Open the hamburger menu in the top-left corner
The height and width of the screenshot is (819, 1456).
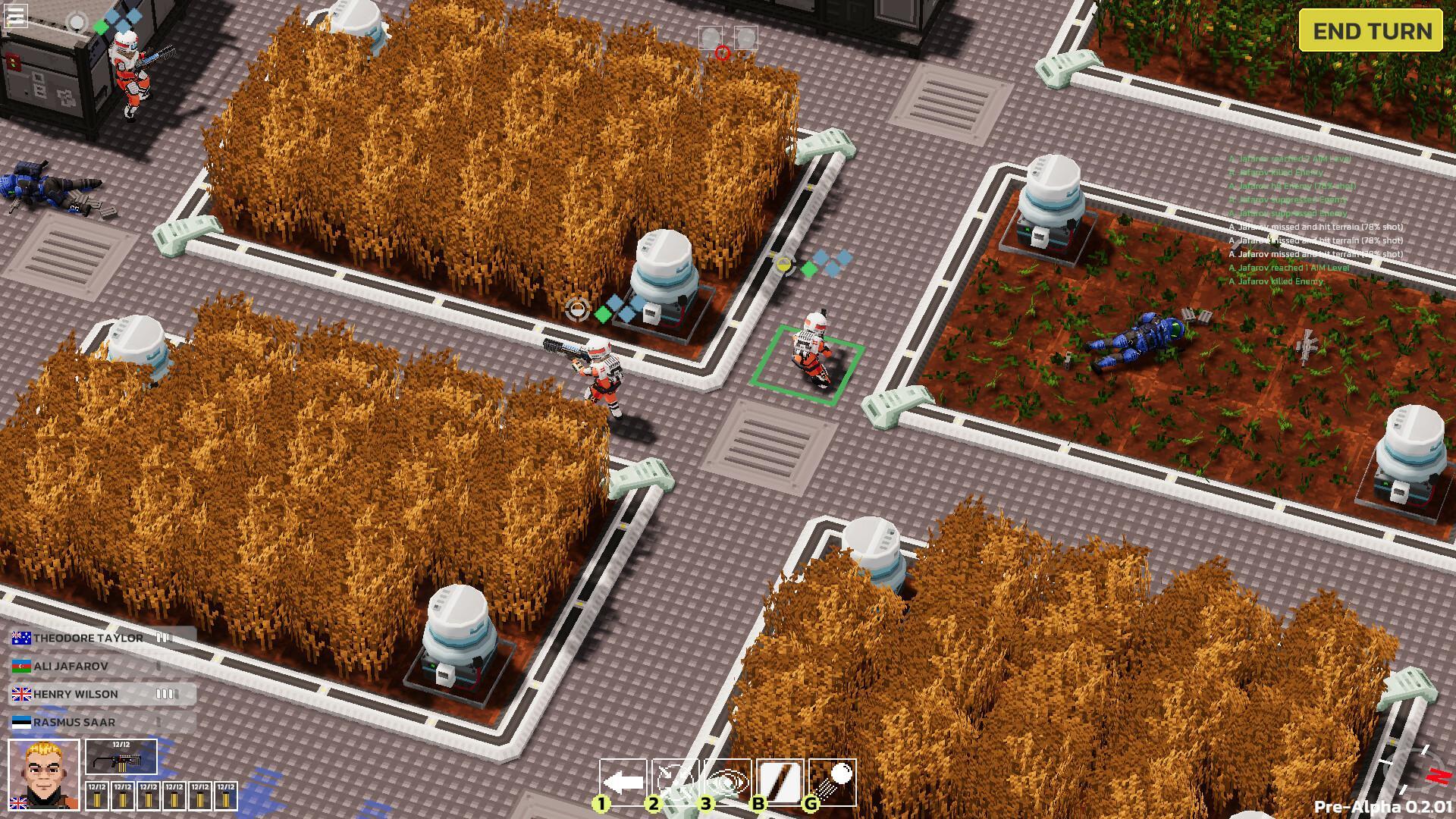point(14,16)
